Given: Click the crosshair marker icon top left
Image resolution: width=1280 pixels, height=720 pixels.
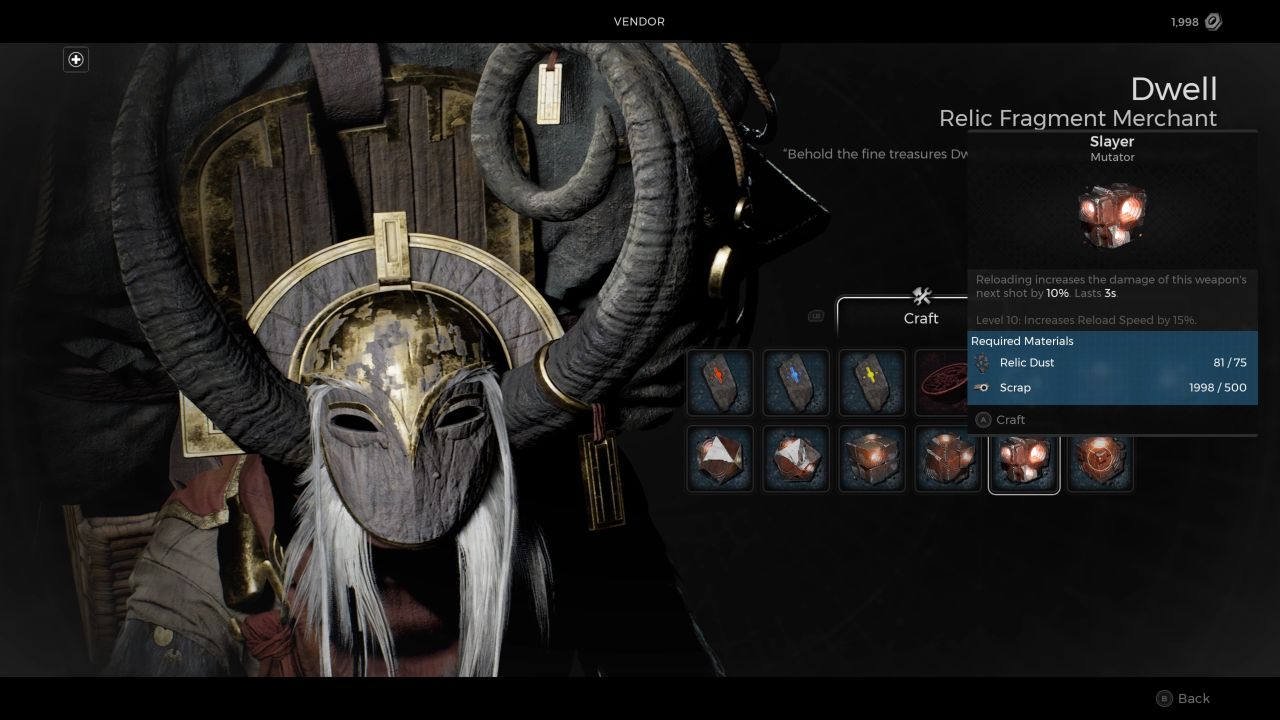Looking at the screenshot, I should click(x=75, y=59).
